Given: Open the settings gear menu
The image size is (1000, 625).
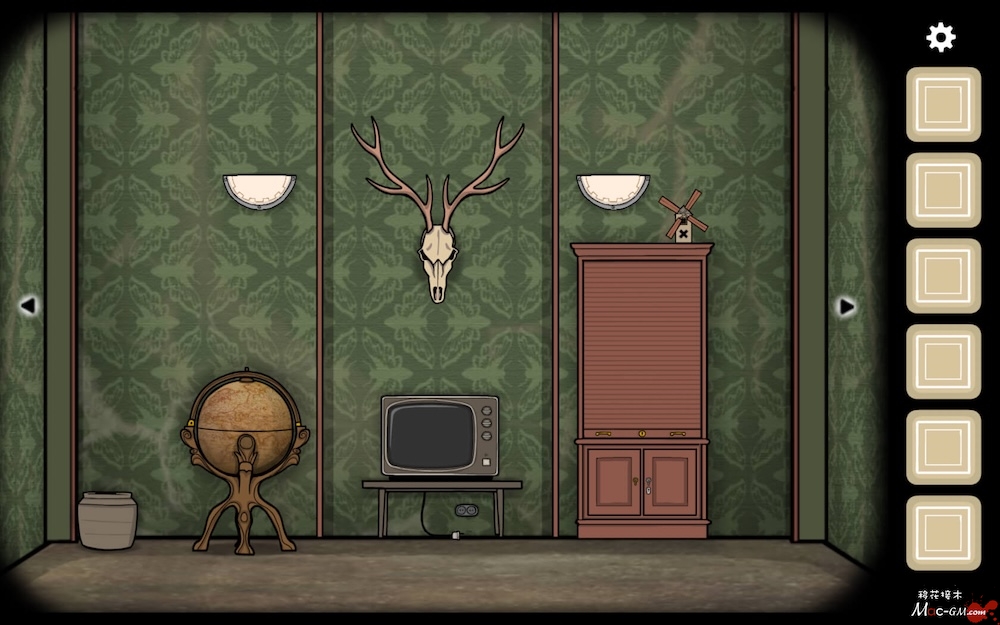Looking at the screenshot, I should coord(941,38).
